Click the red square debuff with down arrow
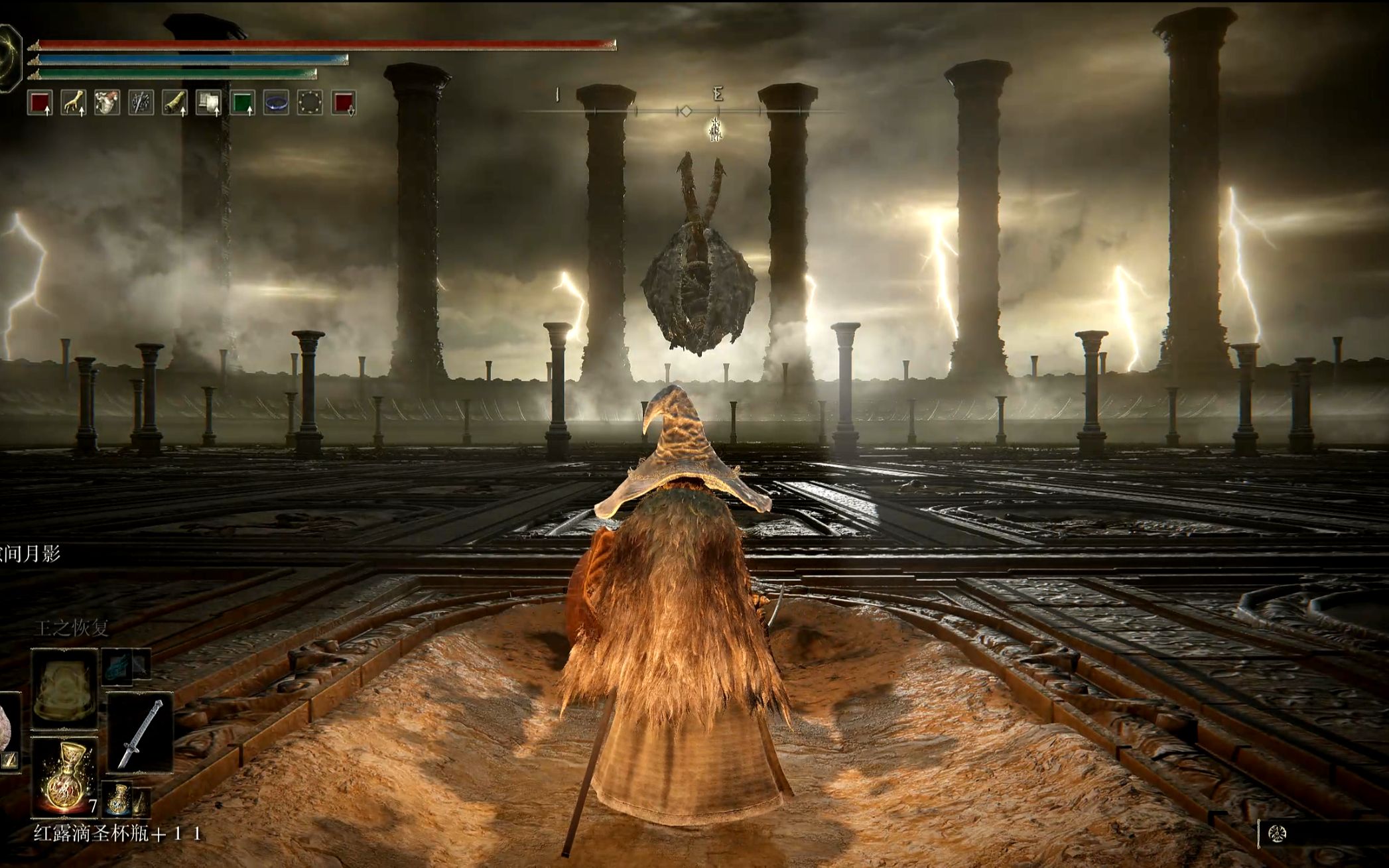This screenshot has width=1389, height=868. (344, 103)
